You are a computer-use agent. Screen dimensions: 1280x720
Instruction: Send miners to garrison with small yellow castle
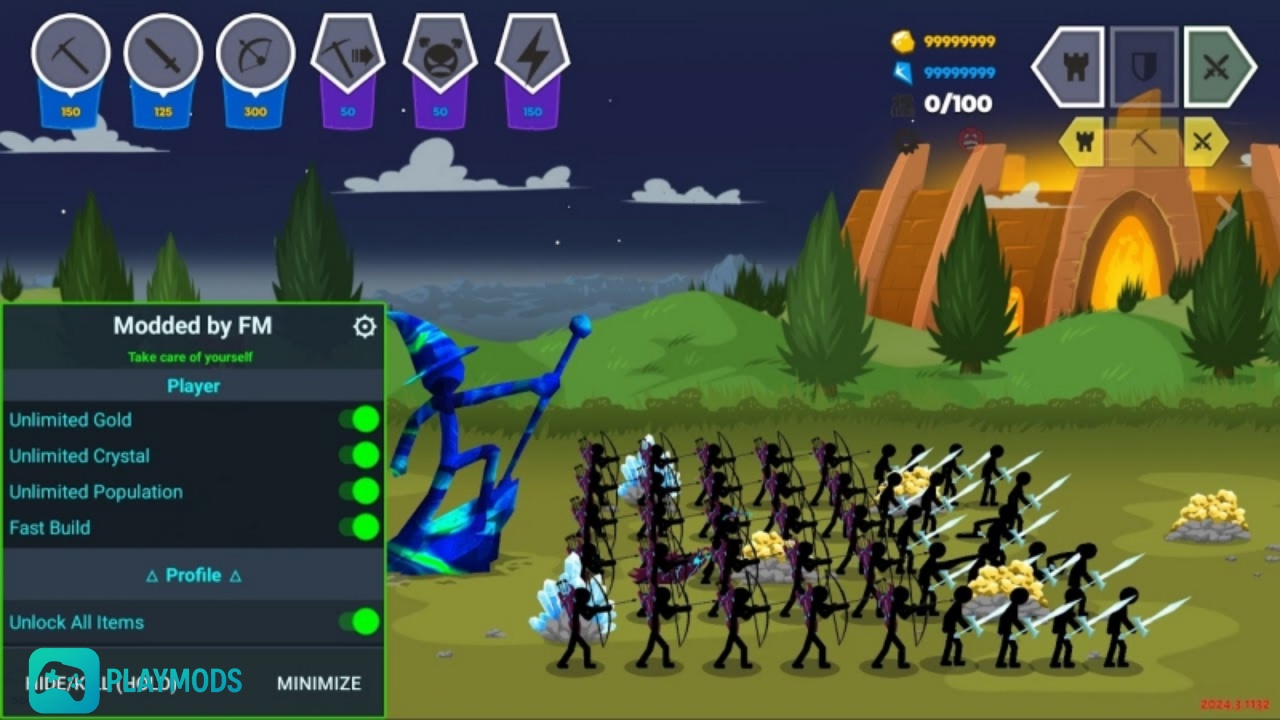coord(1082,142)
